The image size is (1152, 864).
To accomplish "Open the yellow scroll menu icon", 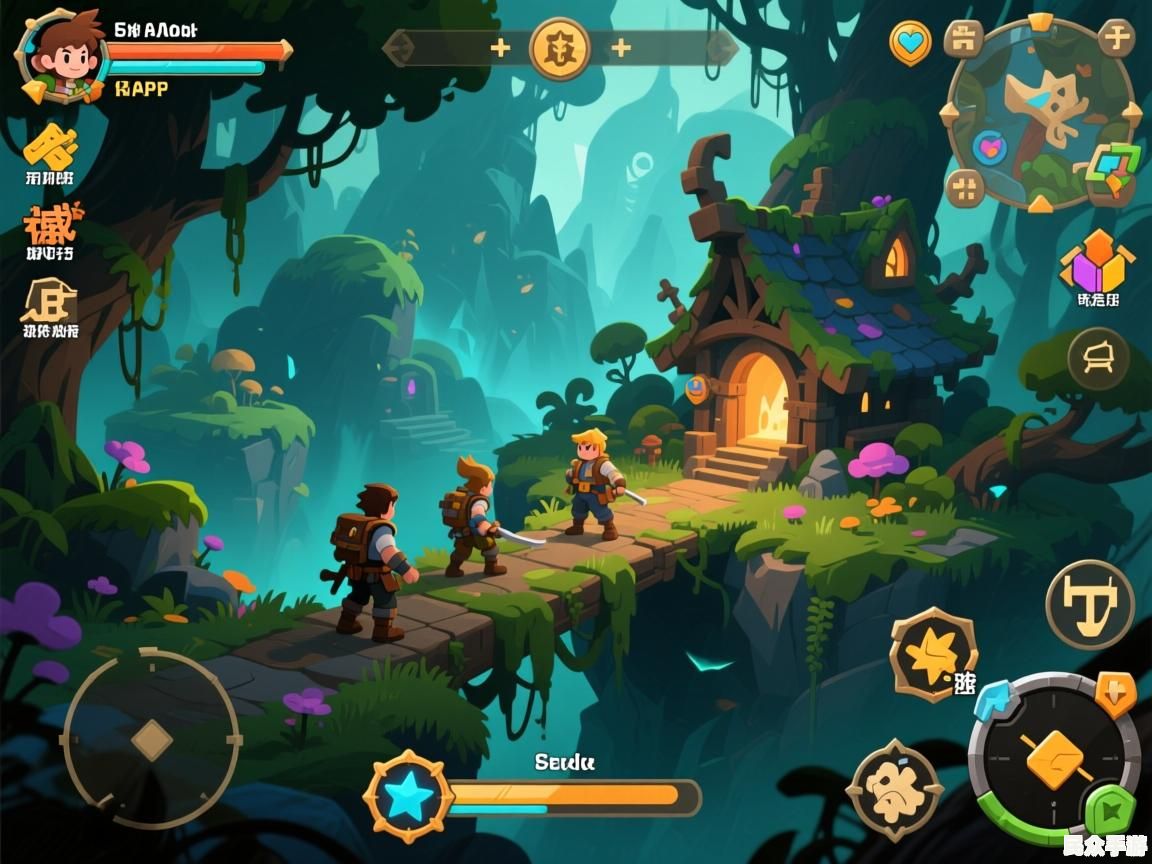I will 51,149.
